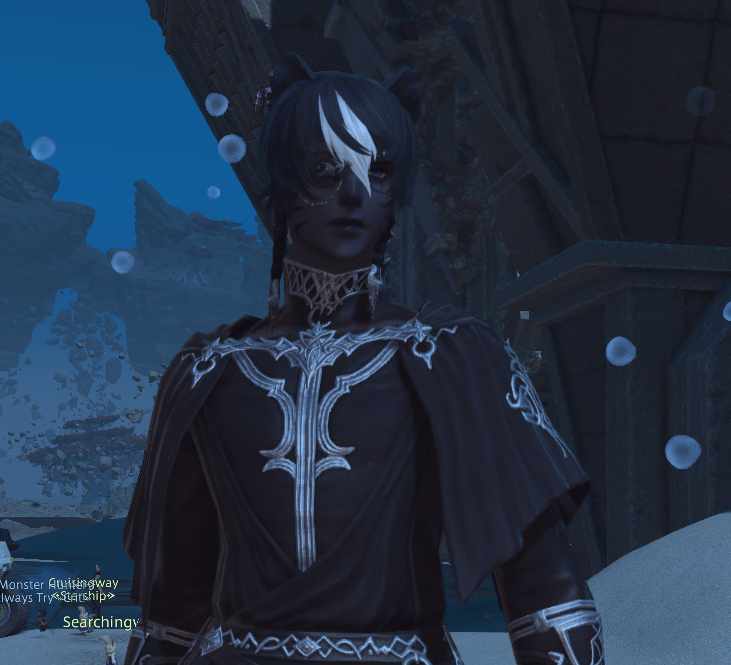Select the Searchingway nameplate
Image resolution: width=731 pixels, height=665 pixels.
tap(98, 622)
